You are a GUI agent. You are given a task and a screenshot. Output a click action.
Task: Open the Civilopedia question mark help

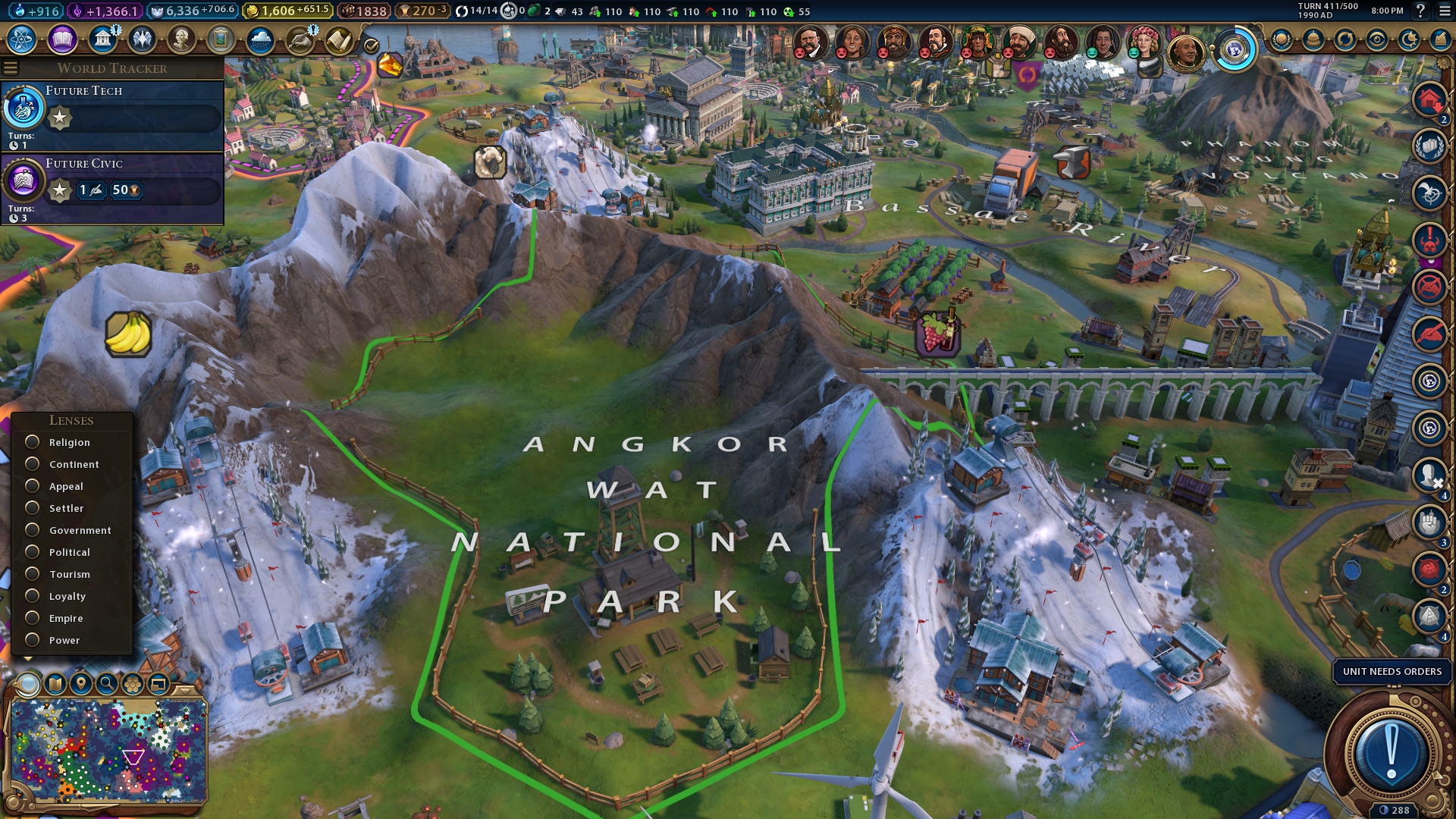point(1420,11)
